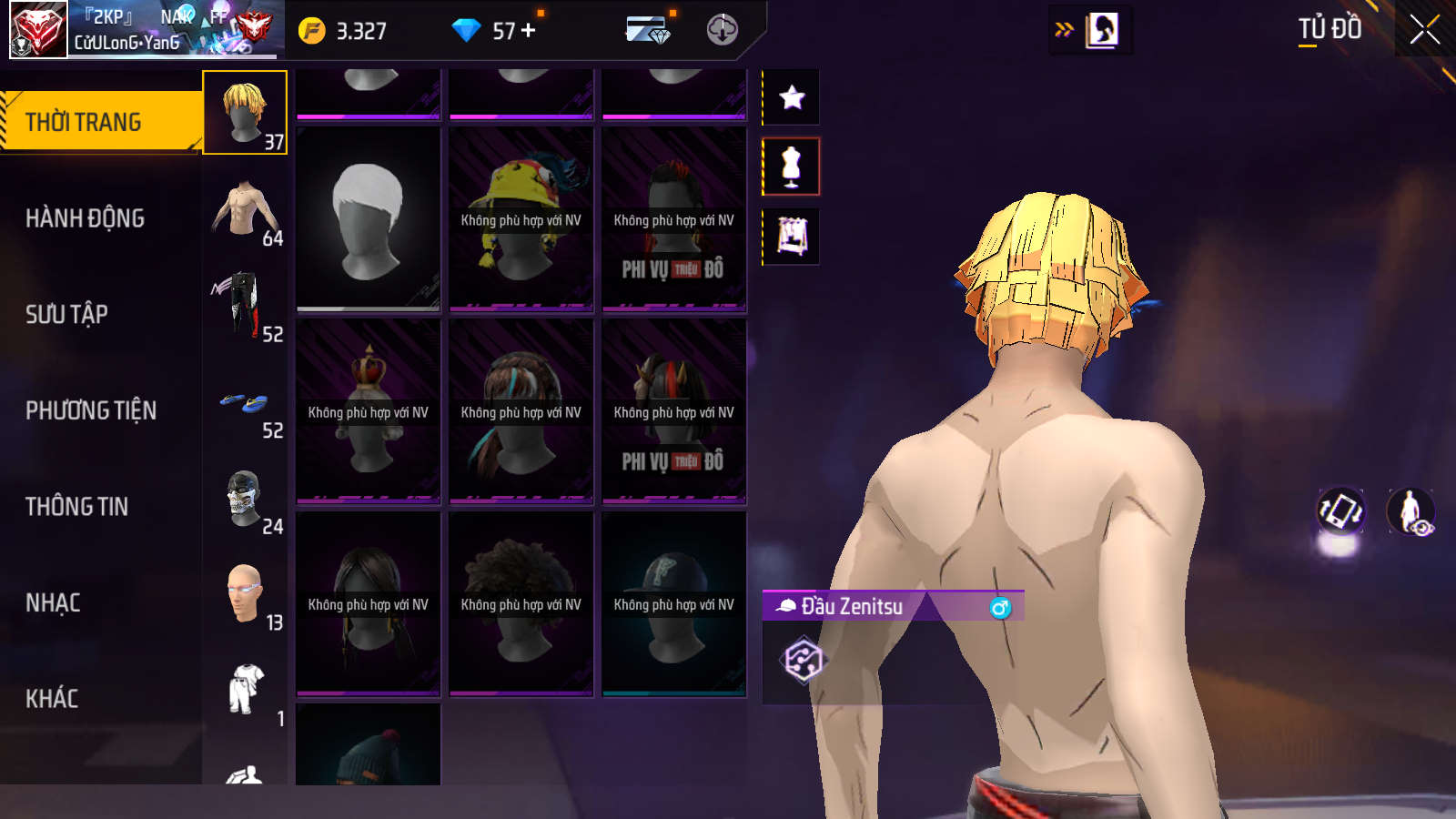Screen dimensions: 1456x819
Task: Open the KHÁC section
Action: coord(52,699)
